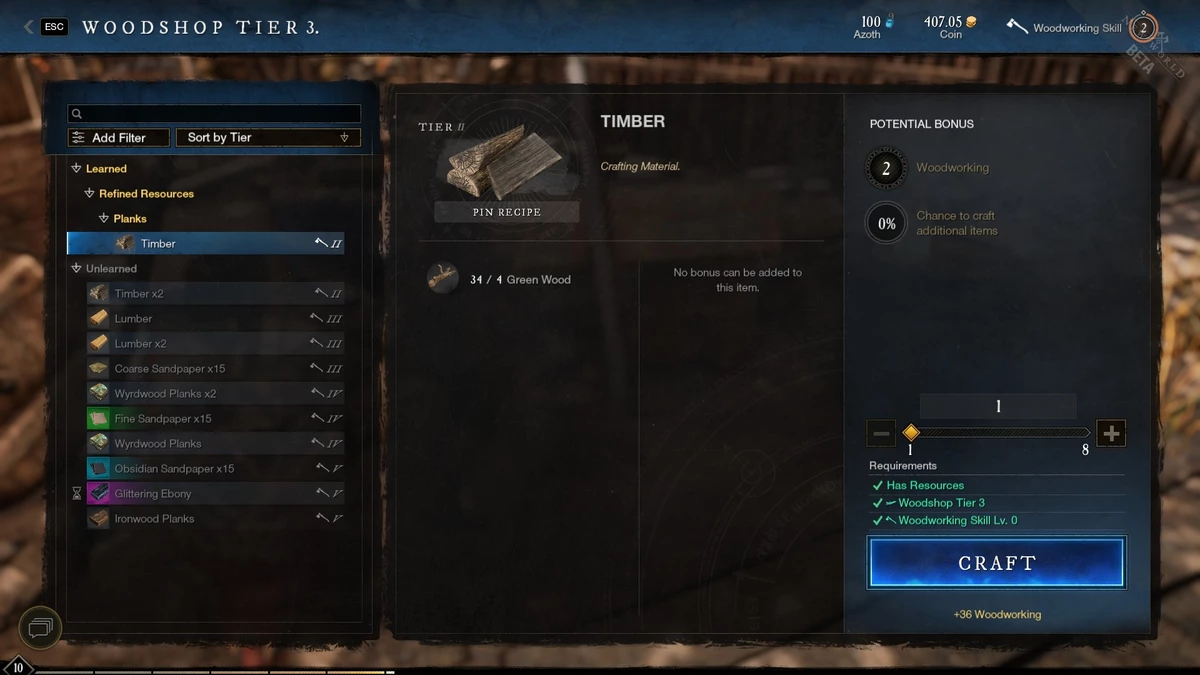Decrease craft quantity with minus button
Viewport: 1200px width, 675px height.
coord(882,433)
